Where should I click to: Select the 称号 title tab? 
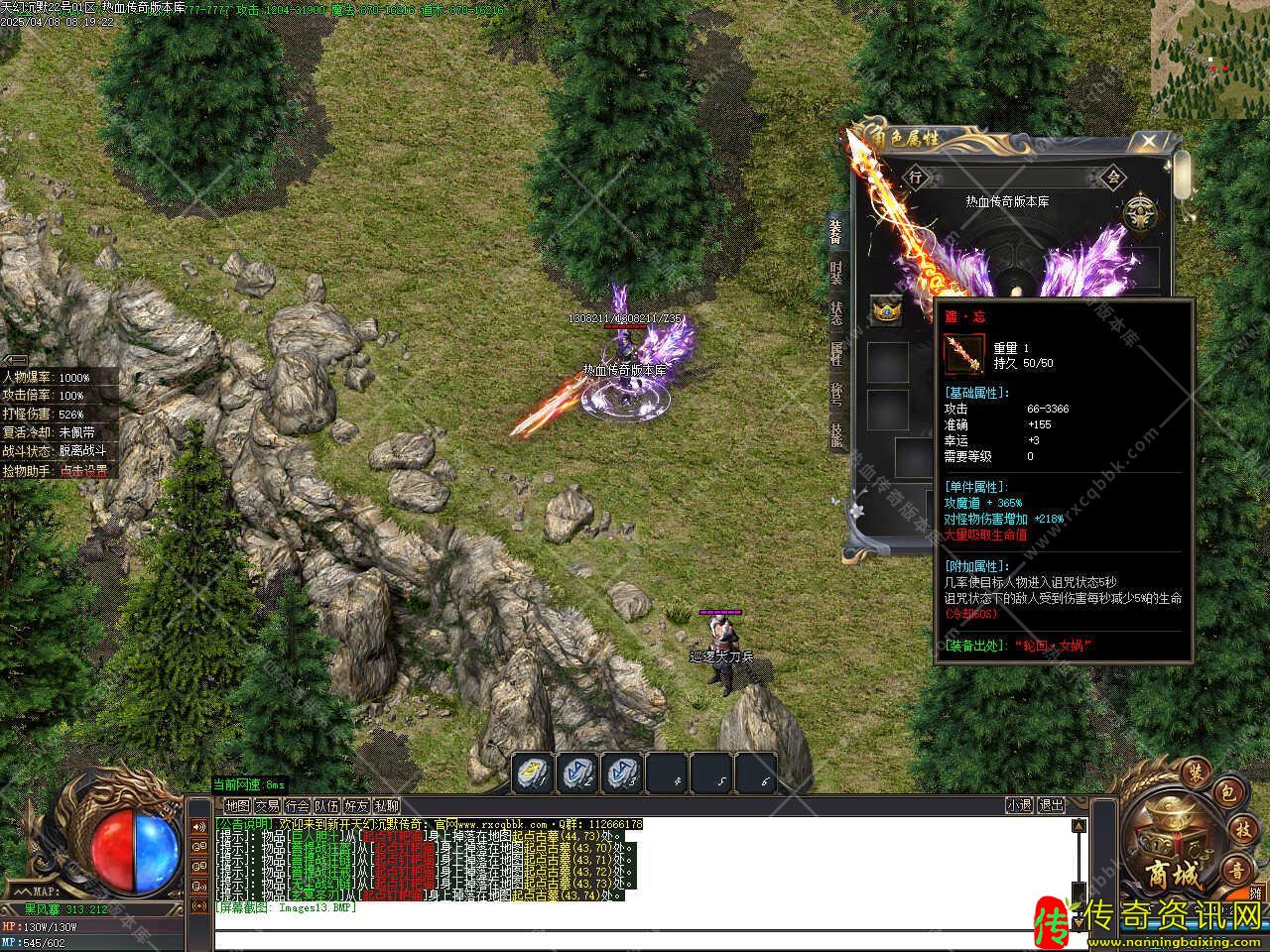click(x=836, y=394)
